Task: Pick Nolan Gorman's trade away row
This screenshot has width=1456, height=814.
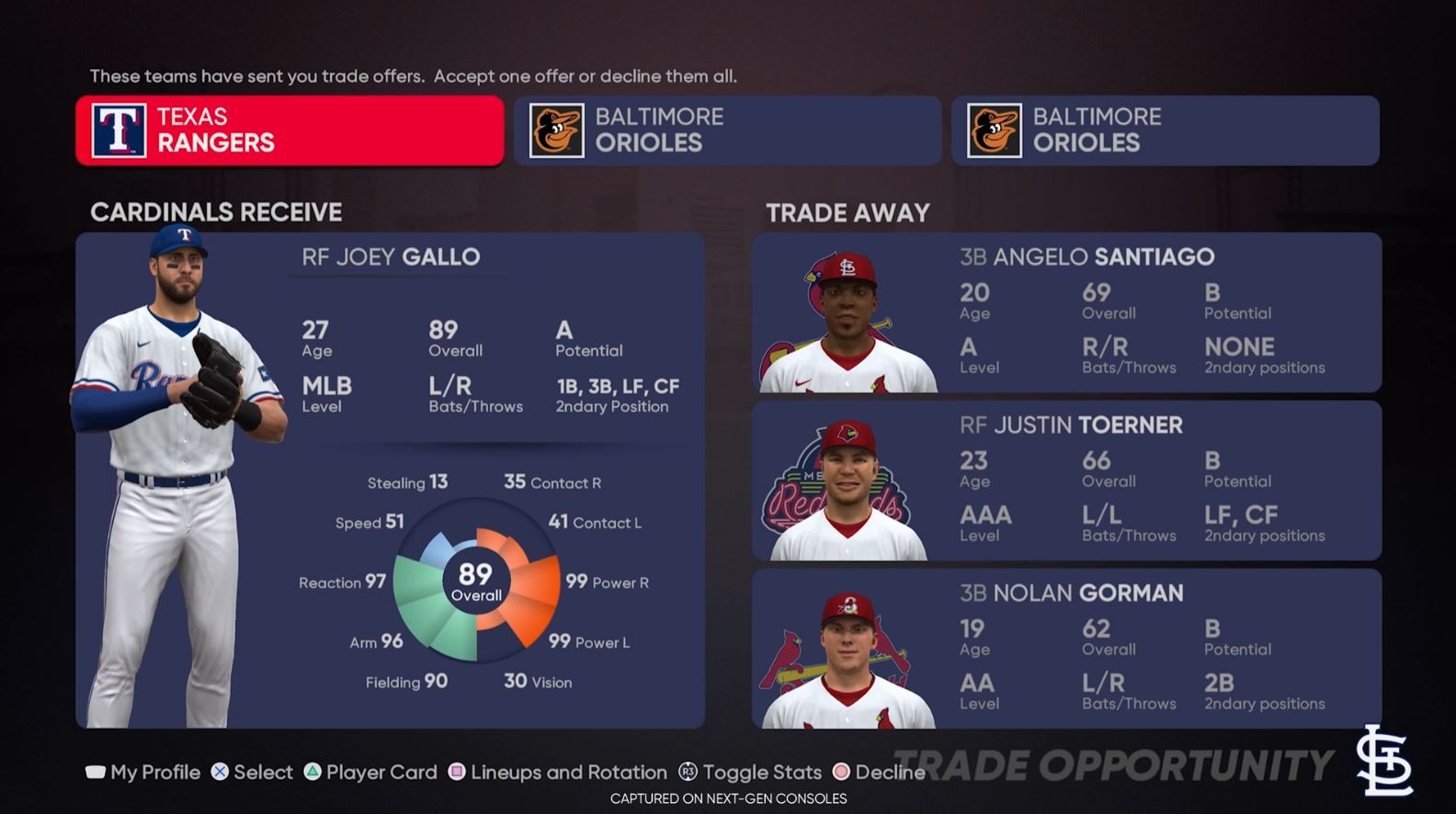Action: 1066,649
